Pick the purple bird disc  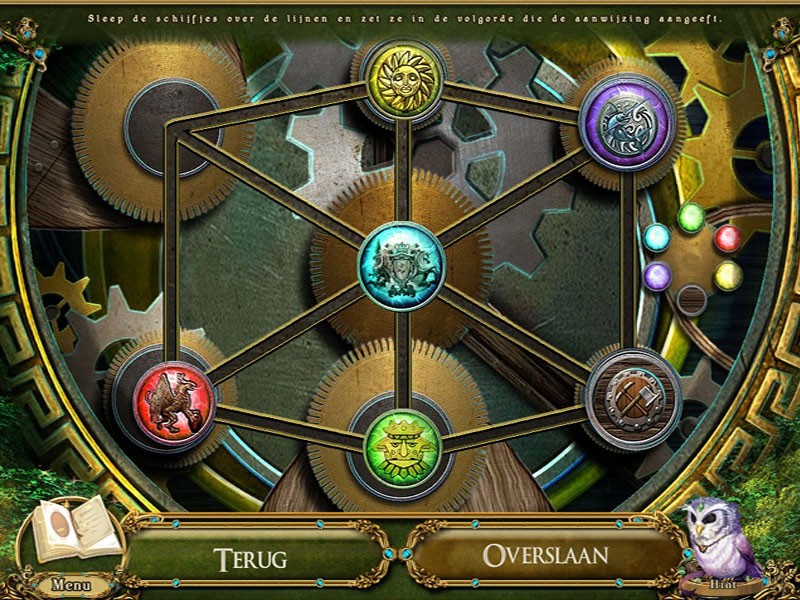click(x=627, y=122)
